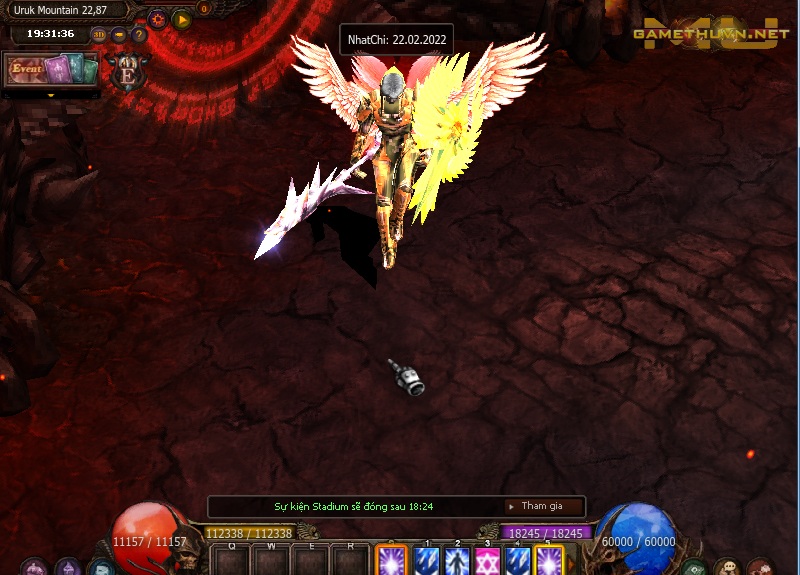Activate the pink hexagram skill in slot 3

point(487,561)
